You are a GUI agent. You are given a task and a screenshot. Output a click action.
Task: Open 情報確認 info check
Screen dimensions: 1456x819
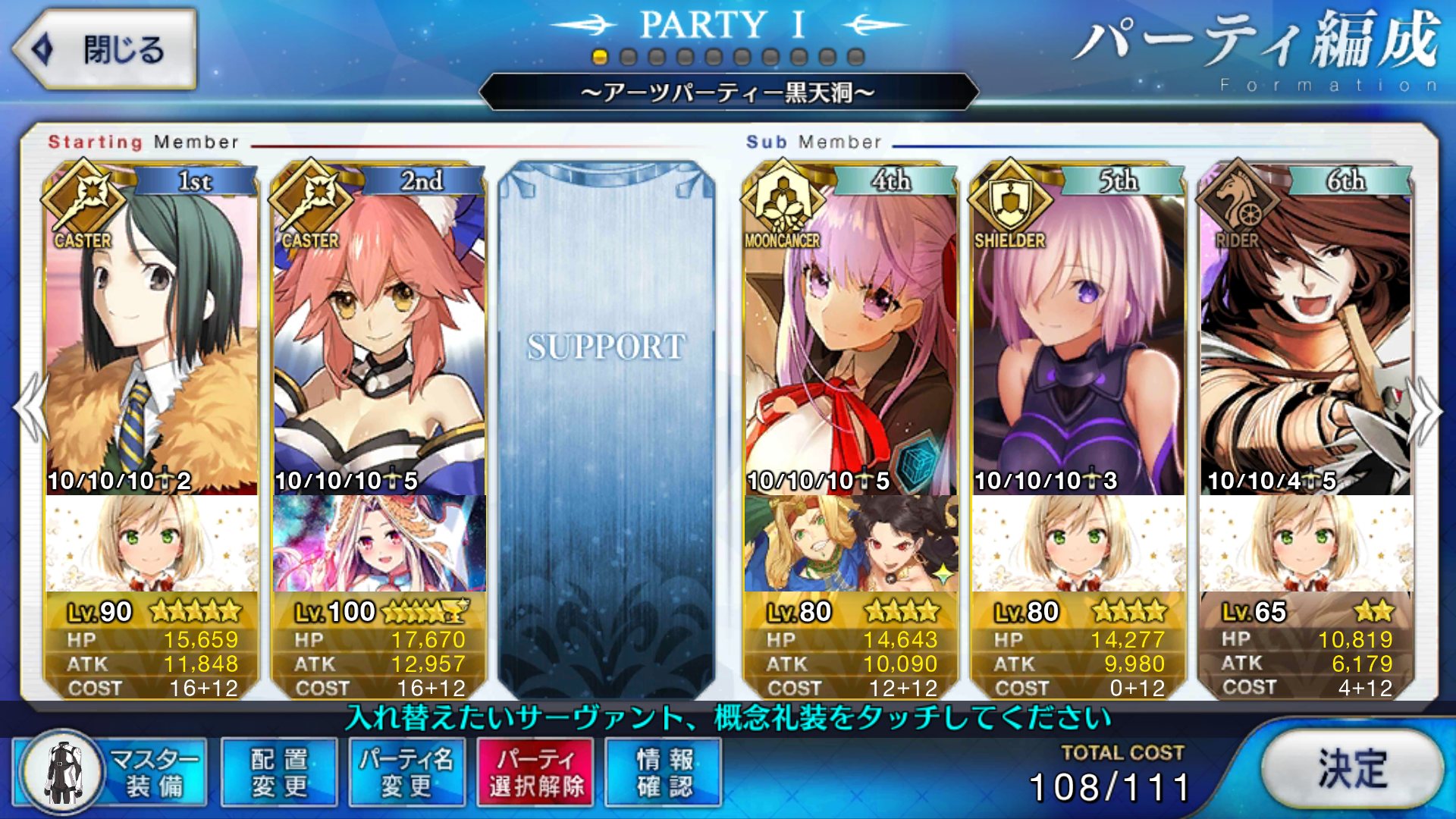tap(664, 773)
